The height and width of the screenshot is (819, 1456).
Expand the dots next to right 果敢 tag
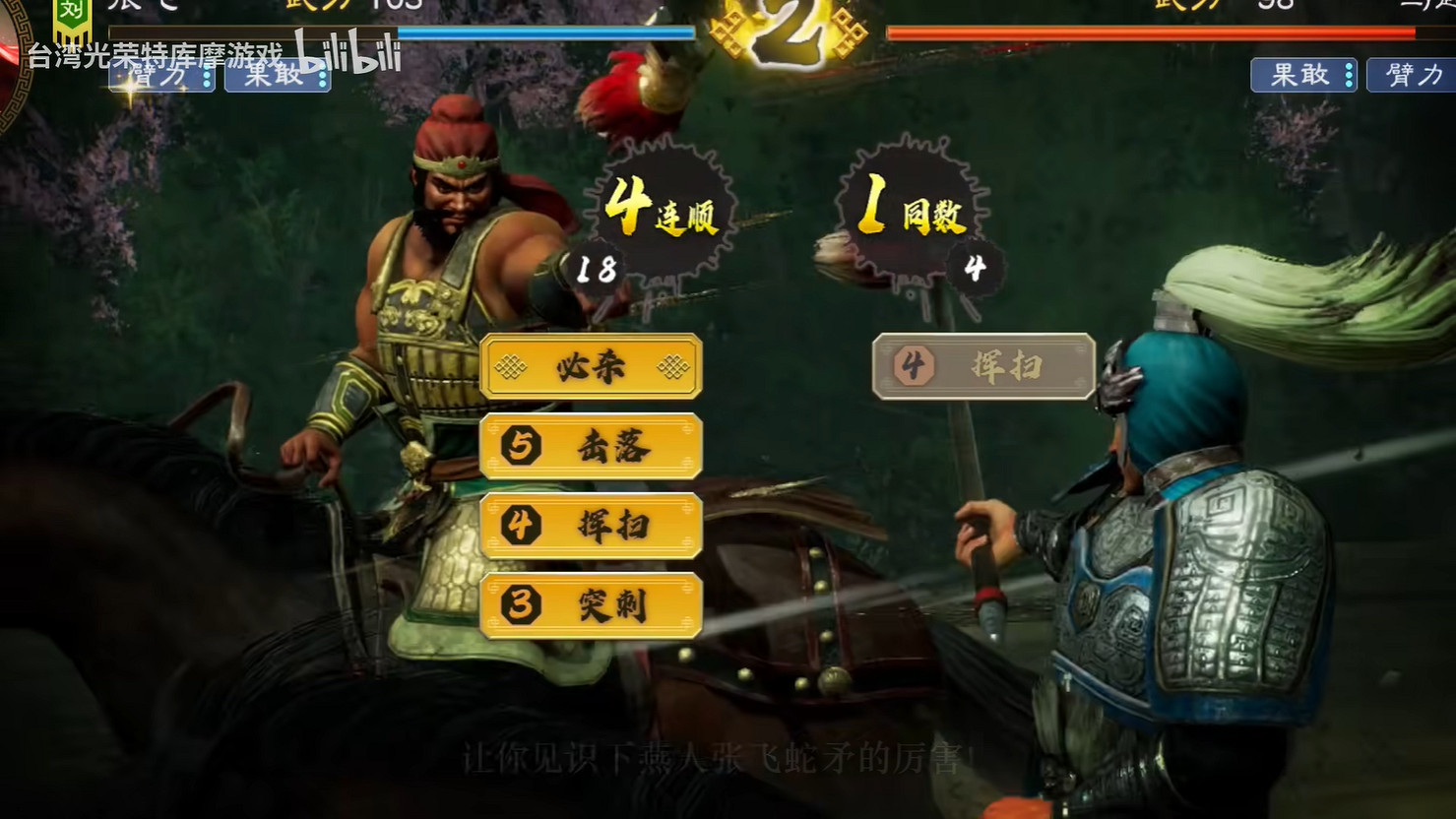point(1350,75)
